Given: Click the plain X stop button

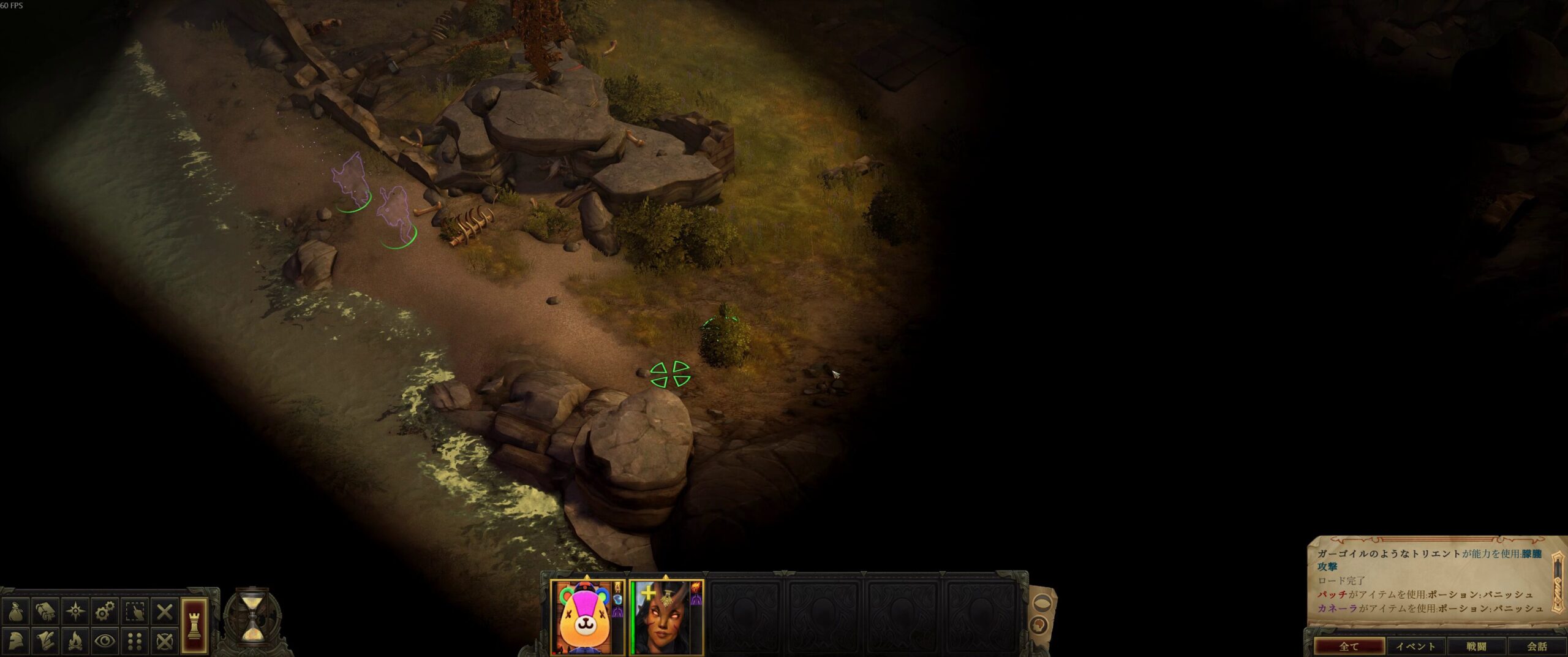Looking at the screenshot, I should tap(165, 611).
